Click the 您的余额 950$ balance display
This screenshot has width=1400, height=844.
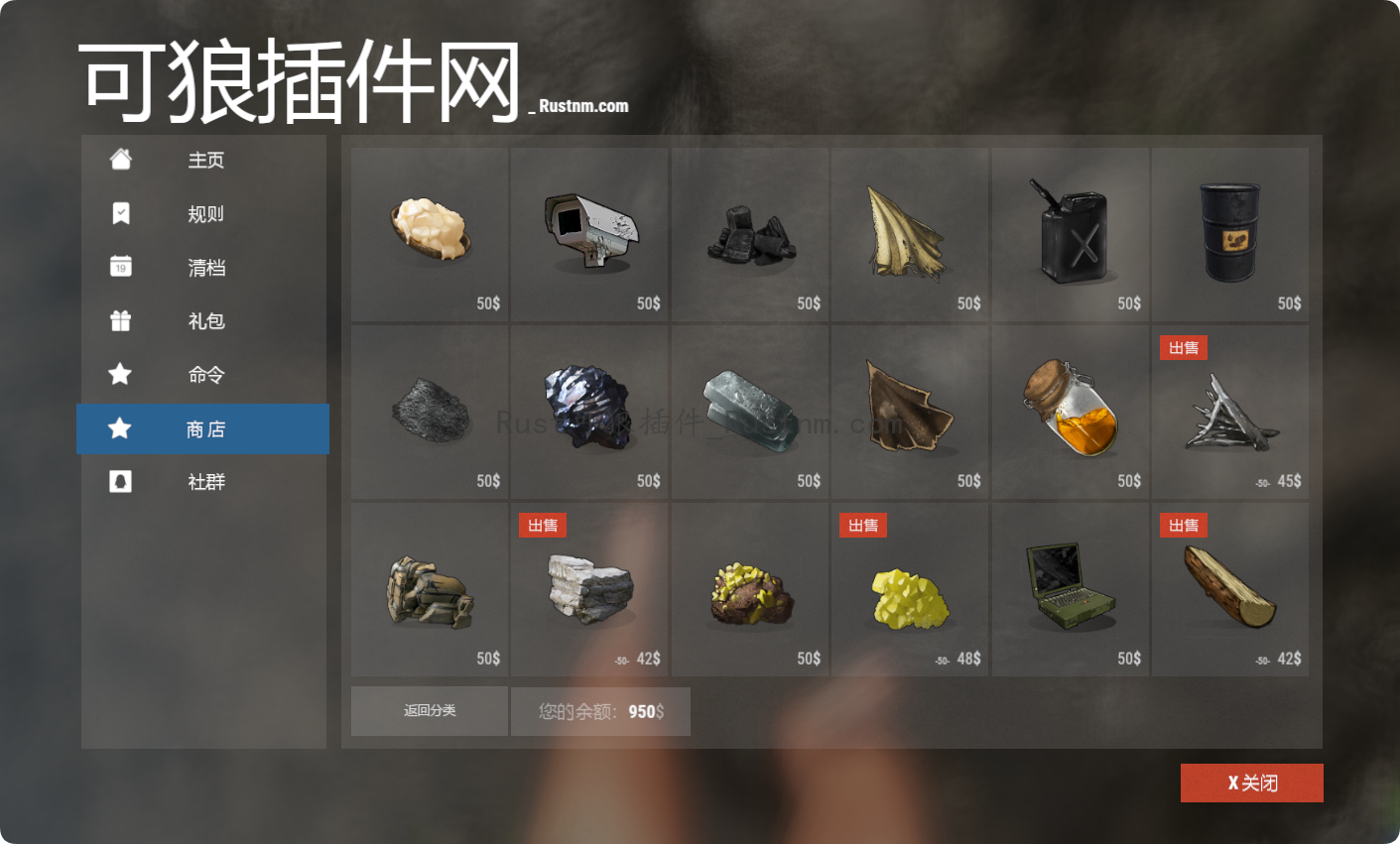point(600,711)
